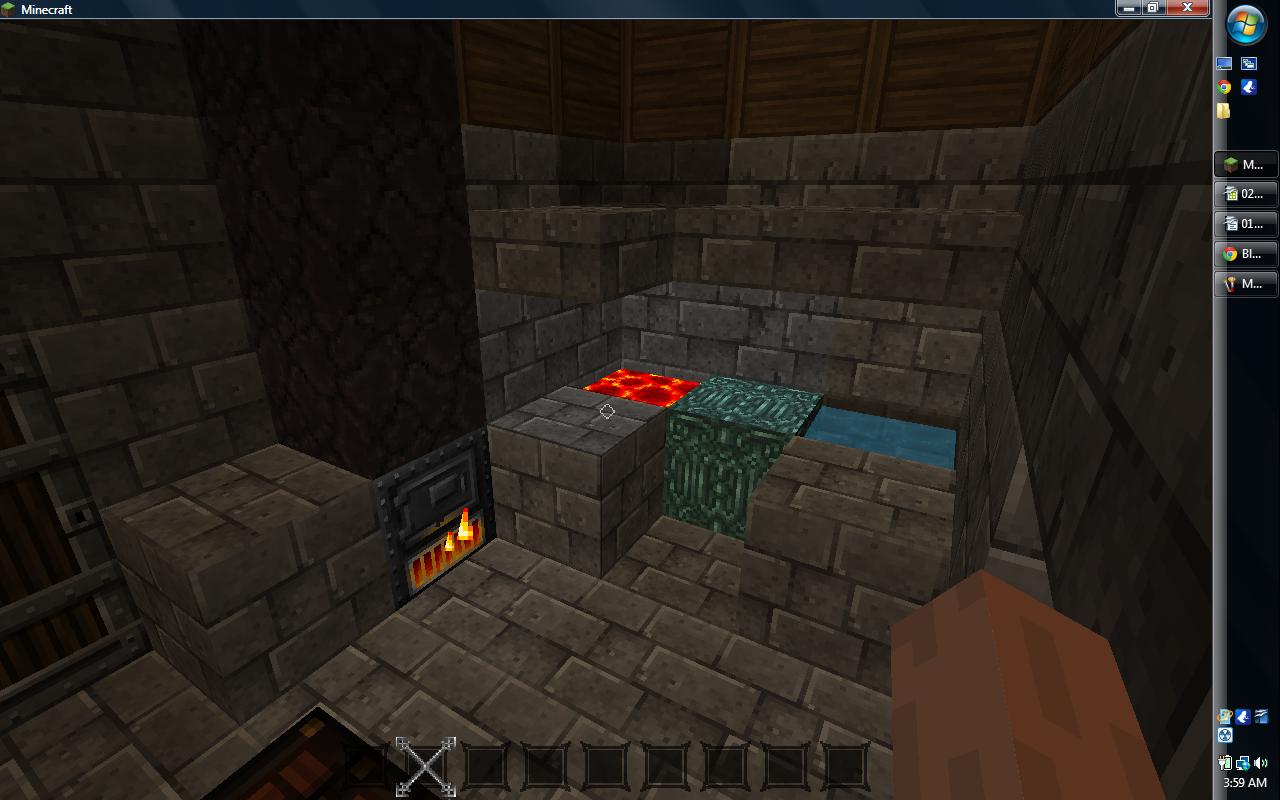Click the '02...' taskbar window button

click(x=1245, y=194)
